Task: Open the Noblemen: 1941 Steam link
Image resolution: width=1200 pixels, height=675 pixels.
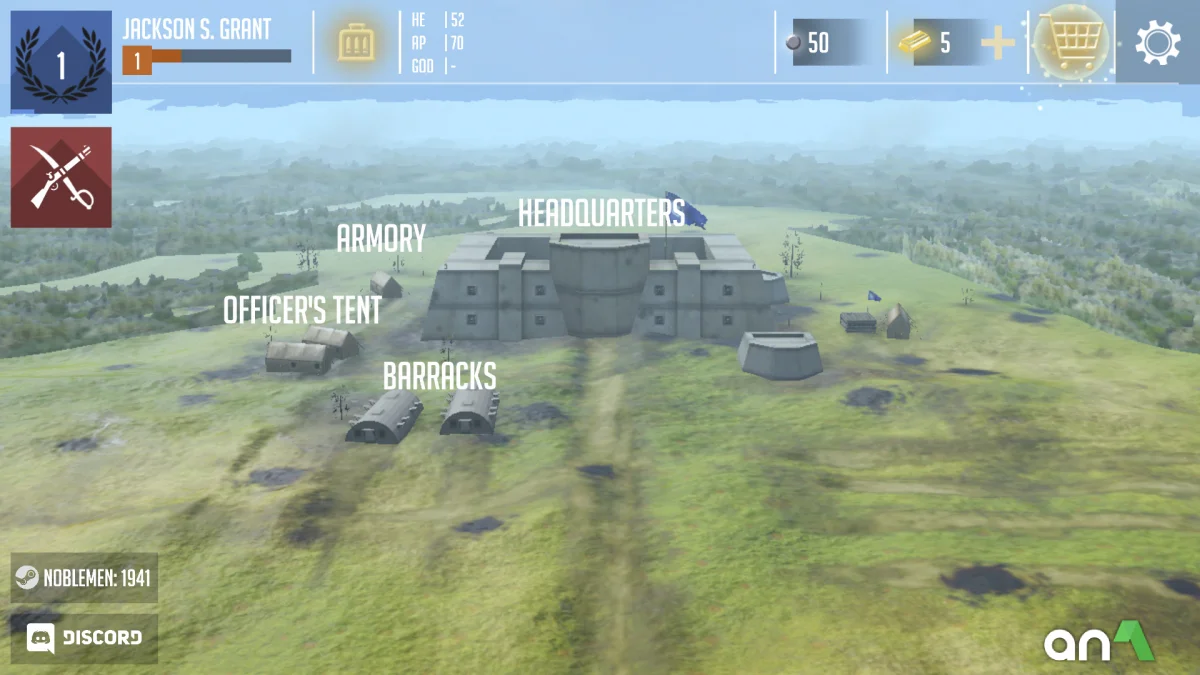Action: (x=85, y=578)
